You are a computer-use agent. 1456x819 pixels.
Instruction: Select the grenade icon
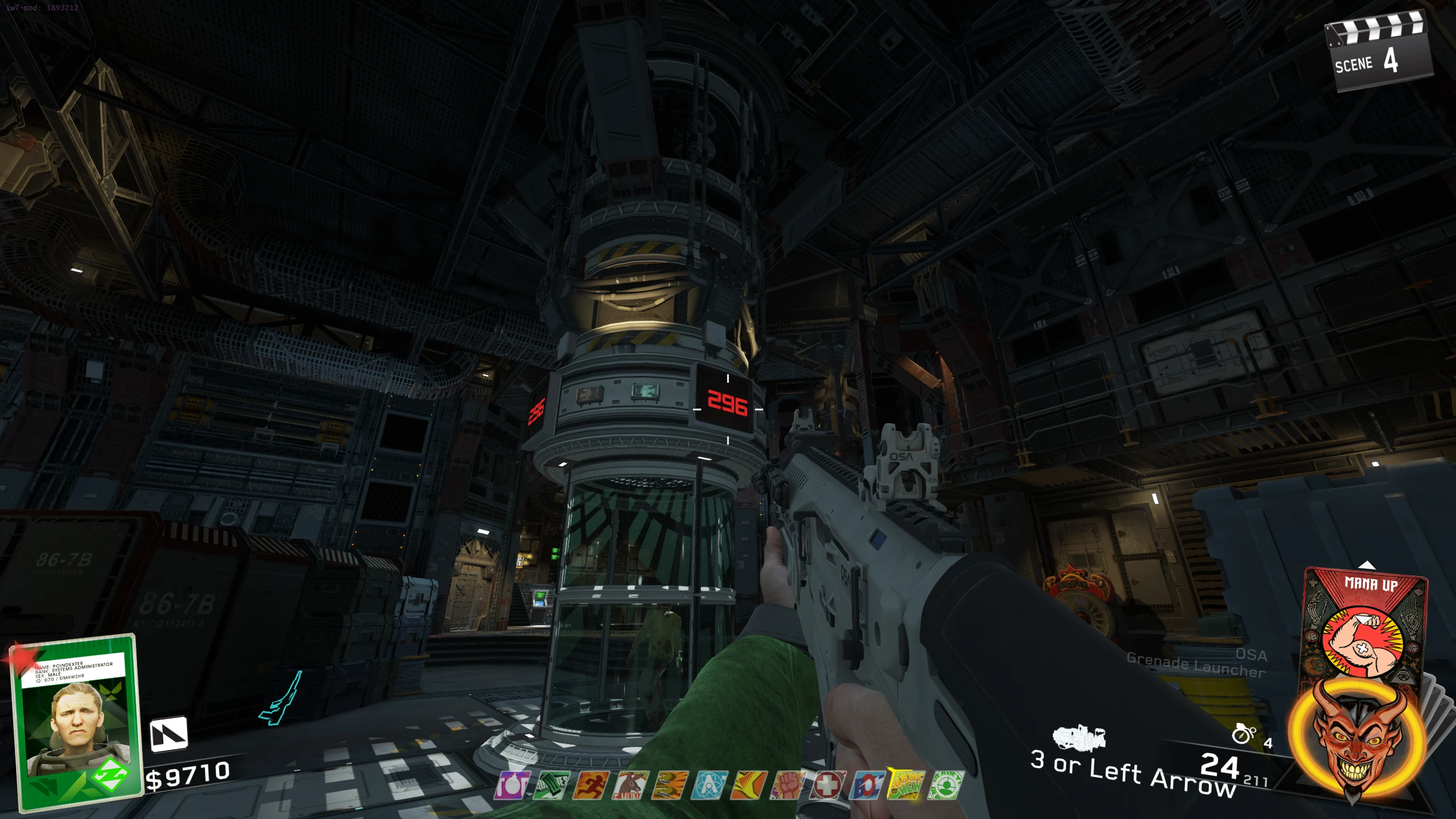tap(1243, 734)
